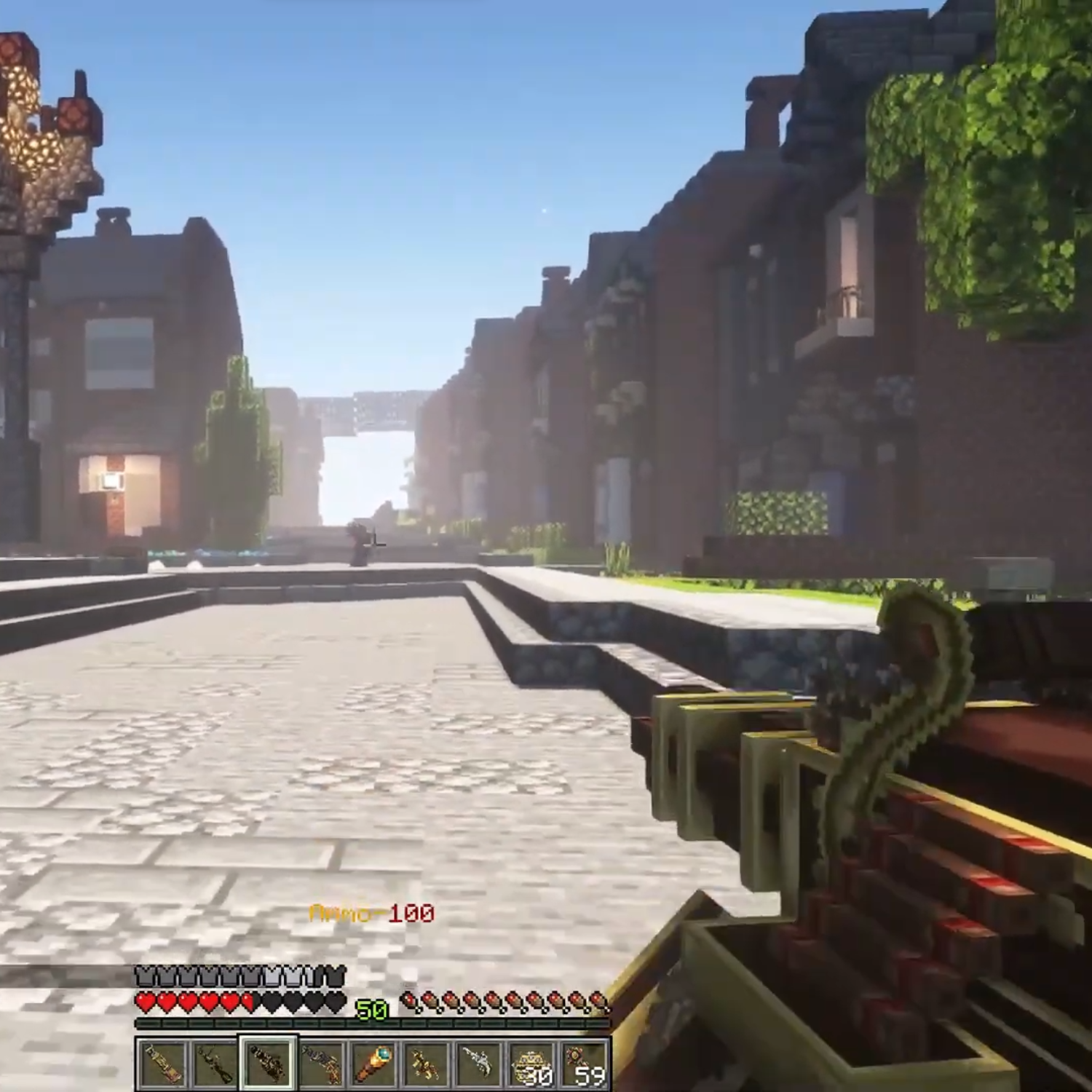The width and height of the screenshot is (1092, 1092).
Task: Select the rifle in hotbar slot one
Action: [164, 1069]
